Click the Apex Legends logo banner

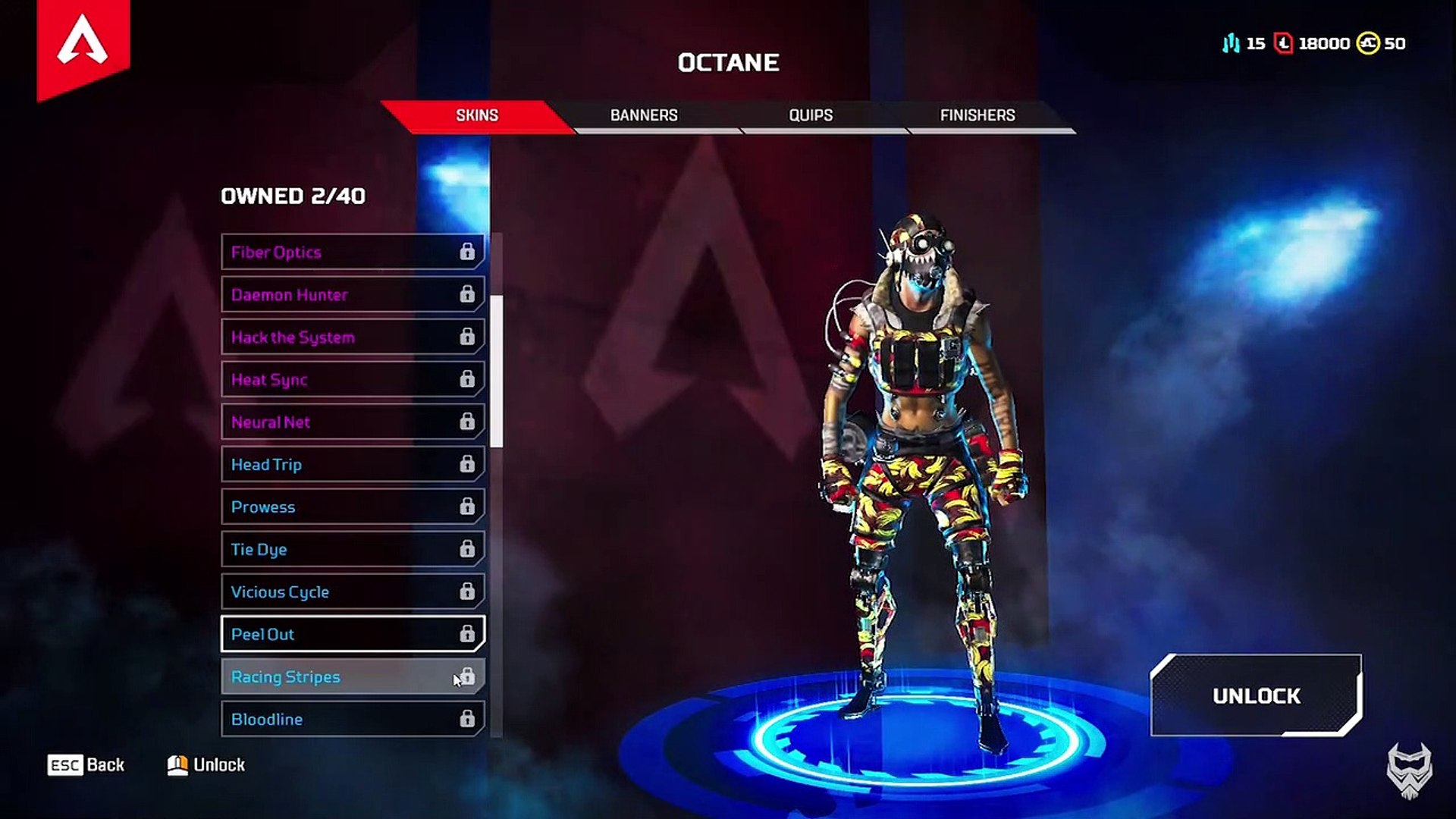point(83,44)
